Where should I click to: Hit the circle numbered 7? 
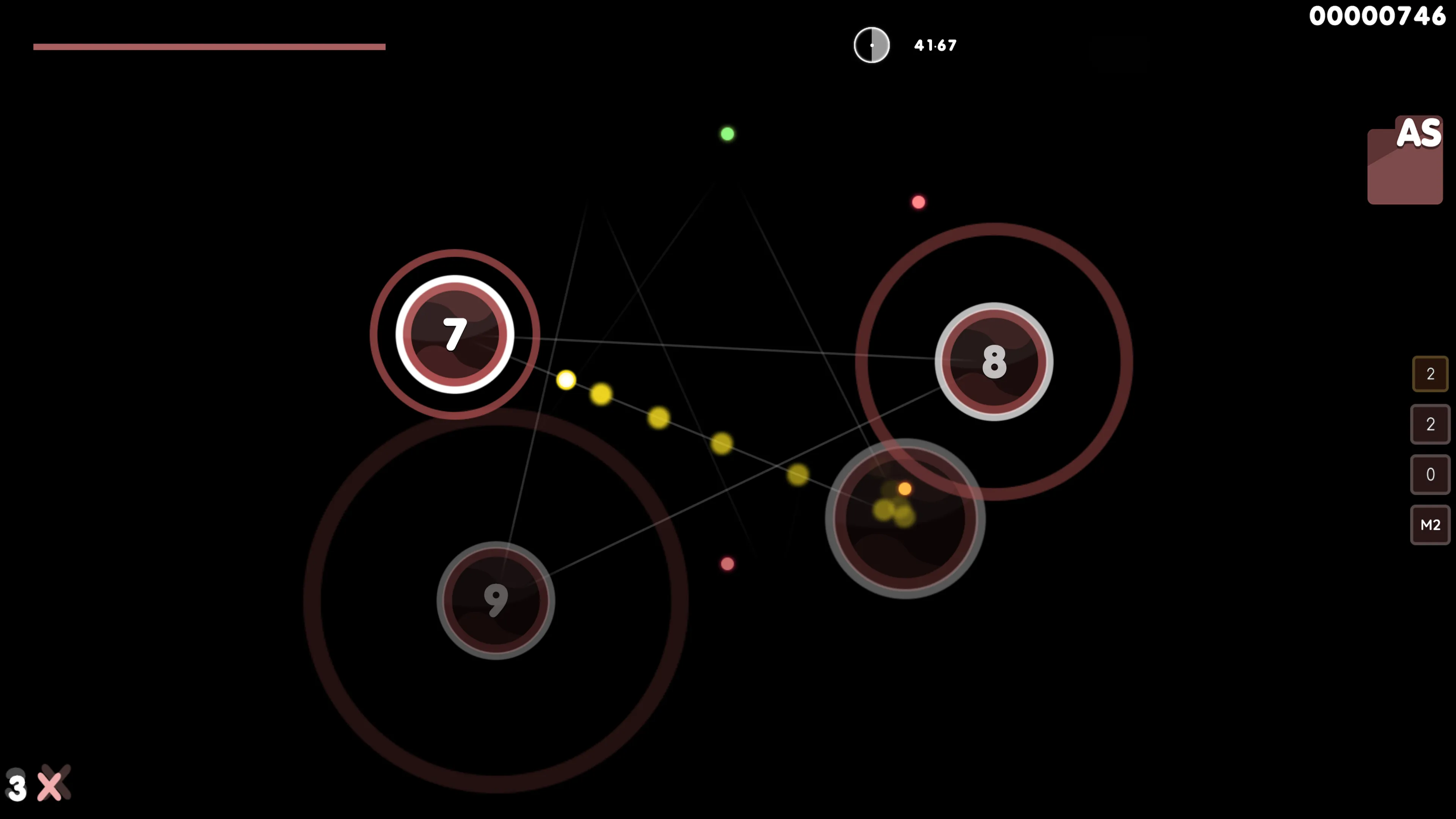pos(455,334)
